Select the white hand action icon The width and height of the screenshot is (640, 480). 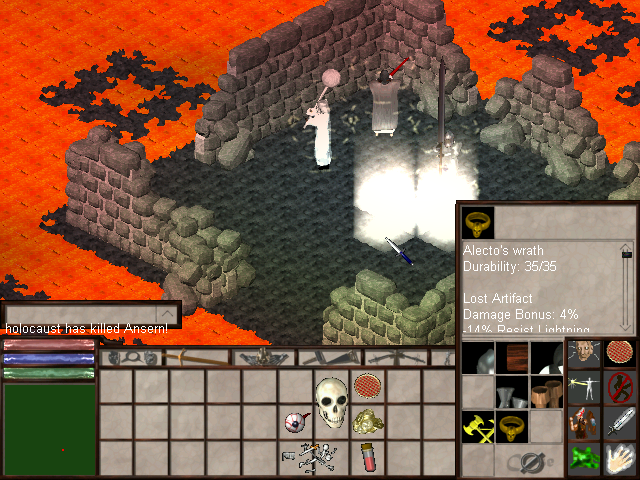click(620, 457)
